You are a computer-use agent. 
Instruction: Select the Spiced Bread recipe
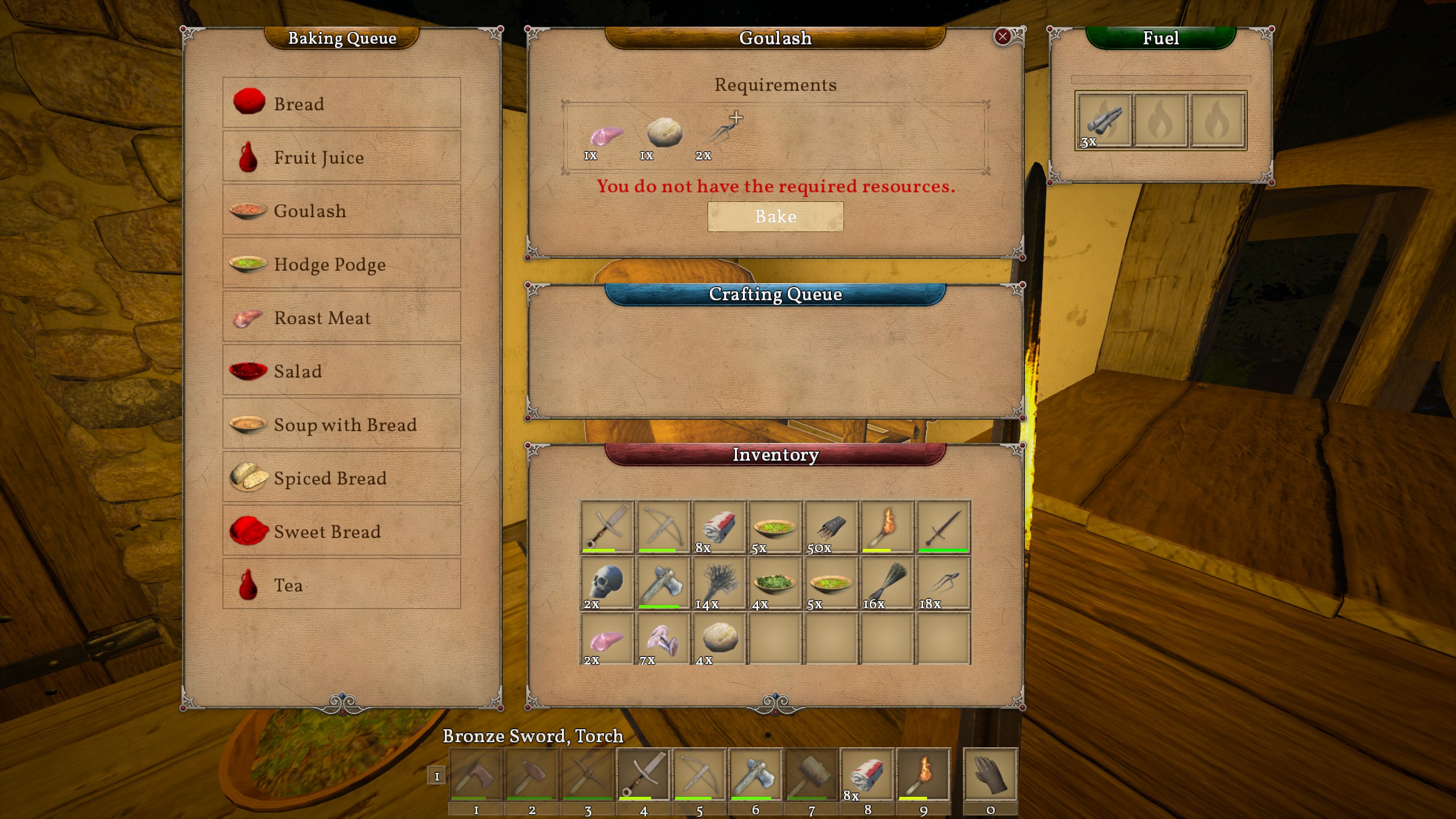point(341,477)
